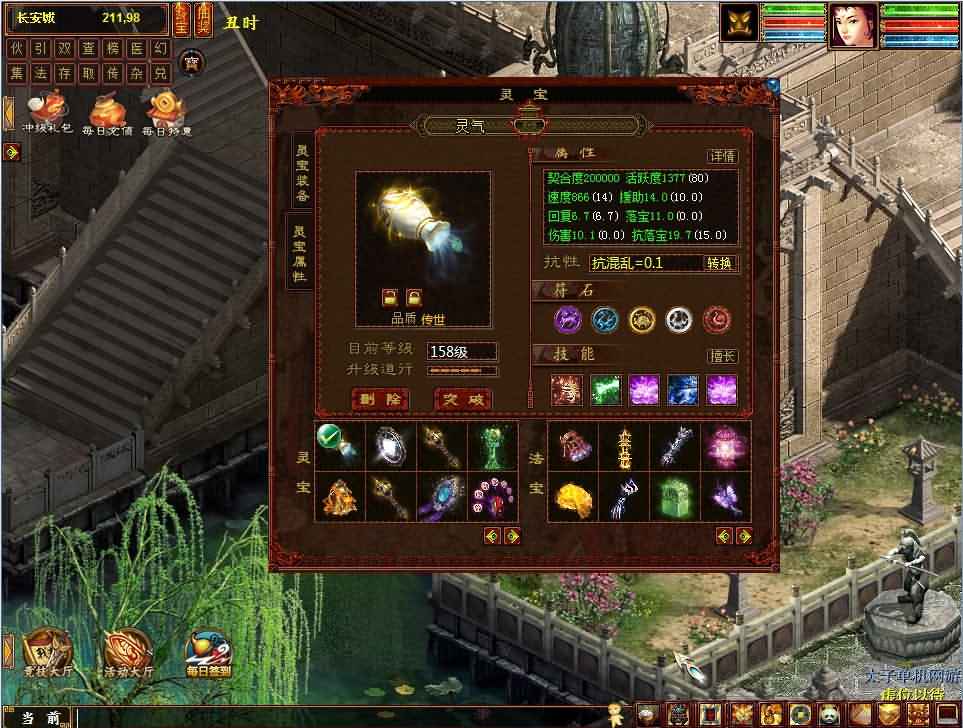Click the 突破 breakthrough button
Screen dimensions: 963x728
(x=464, y=399)
